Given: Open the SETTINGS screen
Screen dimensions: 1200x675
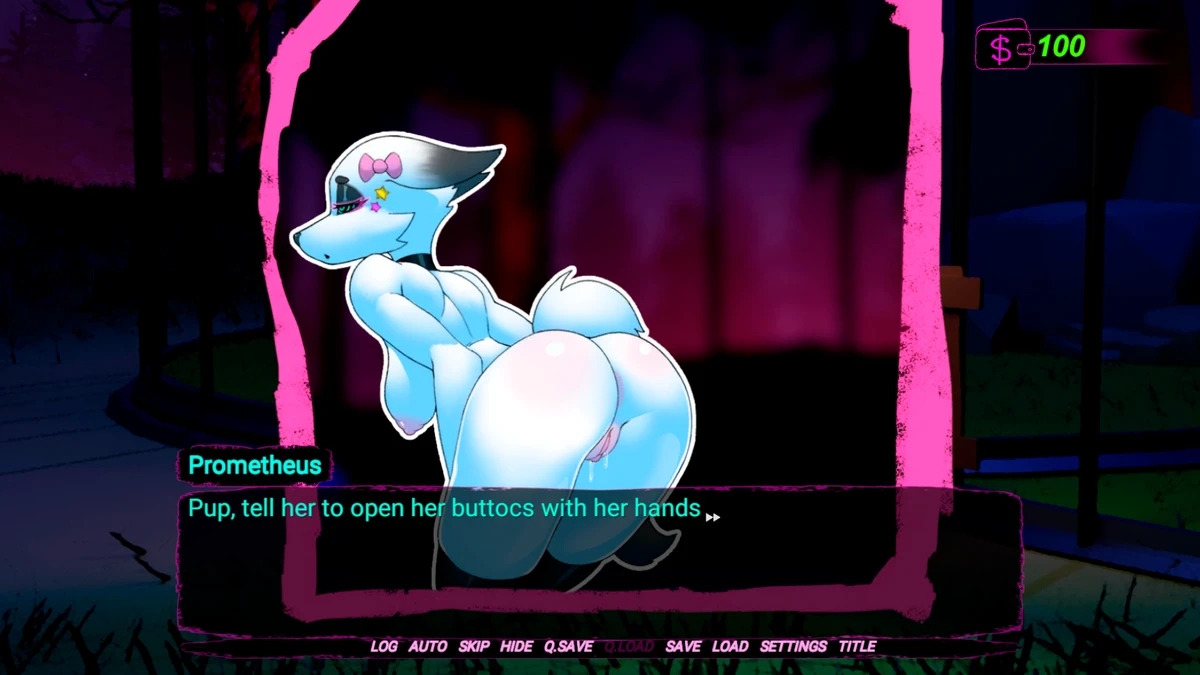Looking at the screenshot, I should point(793,646).
